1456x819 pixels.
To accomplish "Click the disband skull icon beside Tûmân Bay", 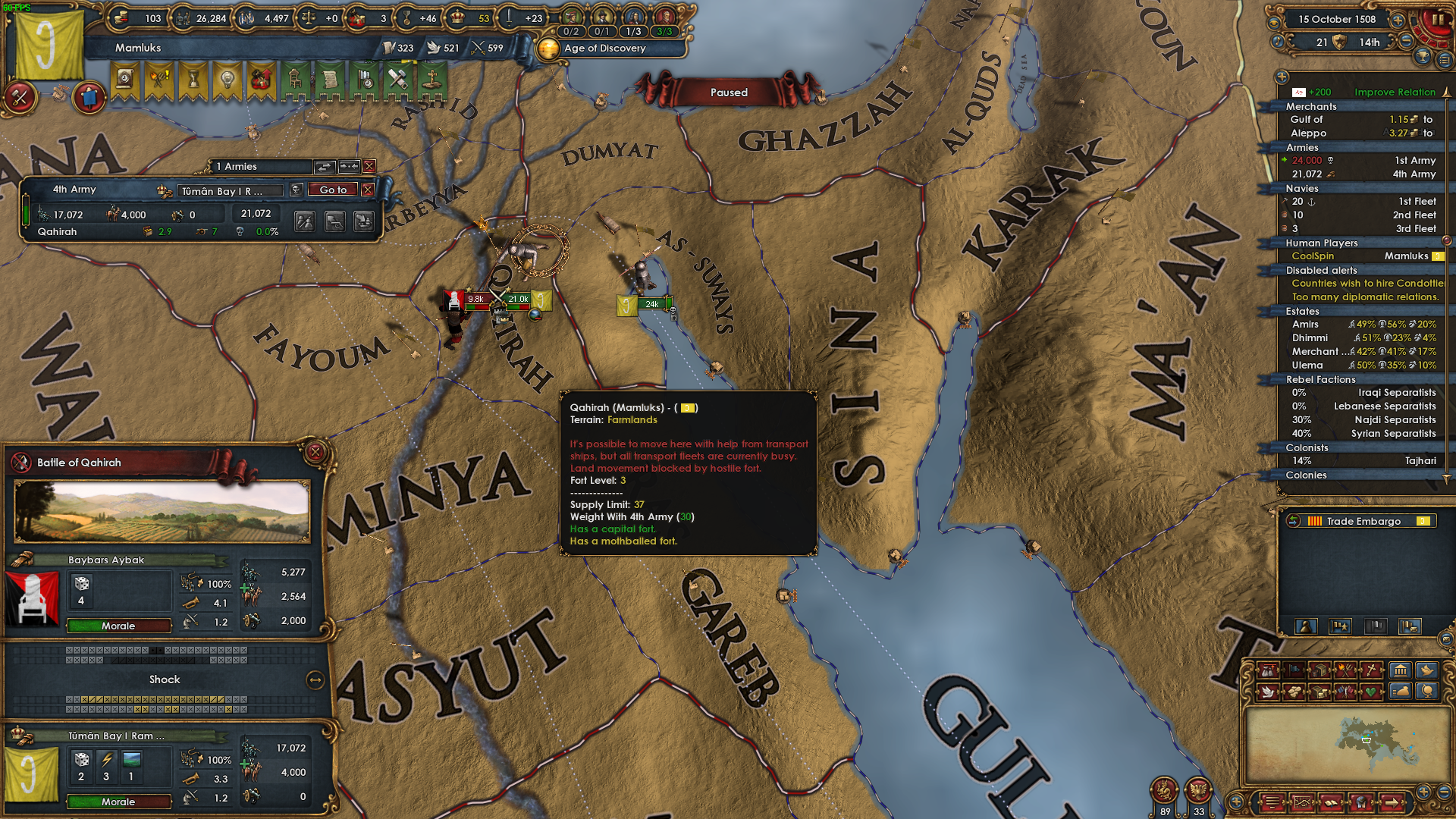I will 297,190.
